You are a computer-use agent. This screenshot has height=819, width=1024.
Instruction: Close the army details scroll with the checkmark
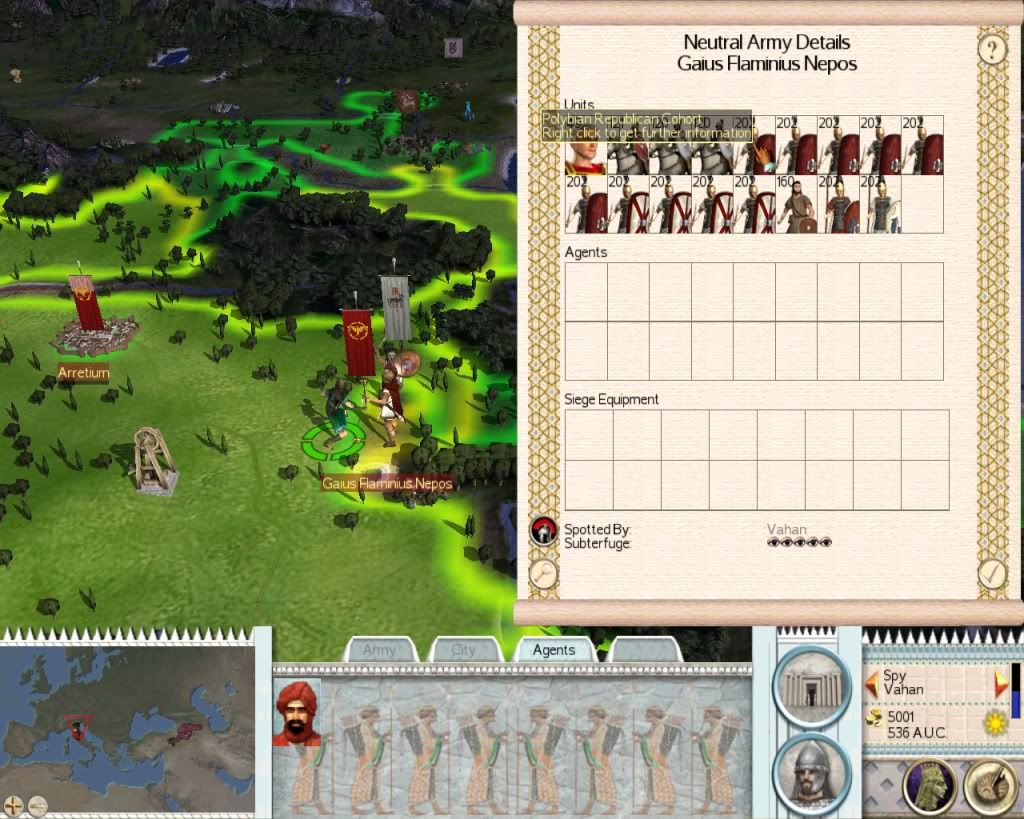[x=992, y=573]
